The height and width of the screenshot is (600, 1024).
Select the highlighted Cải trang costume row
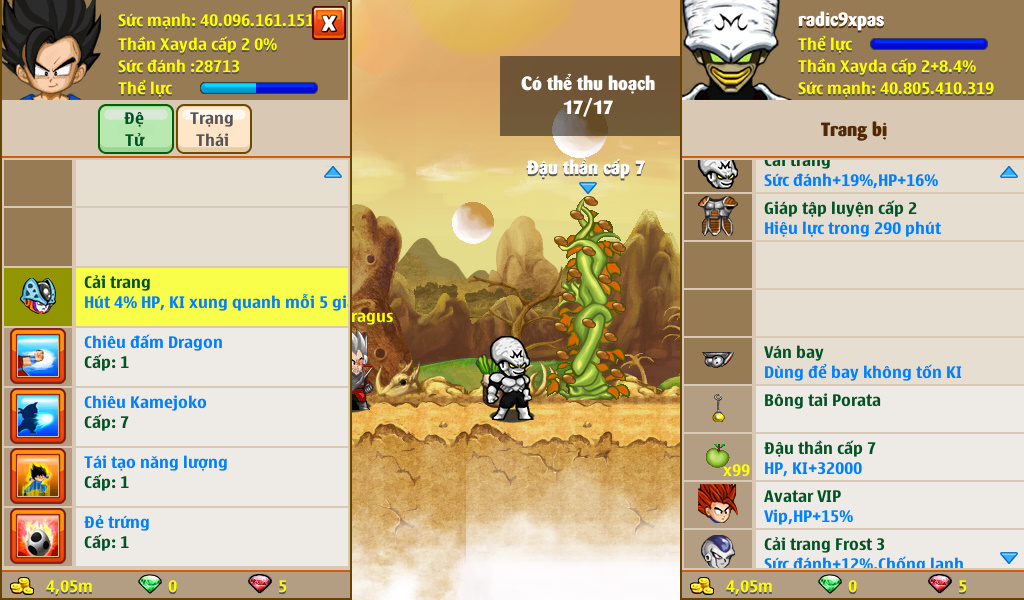pos(211,292)
